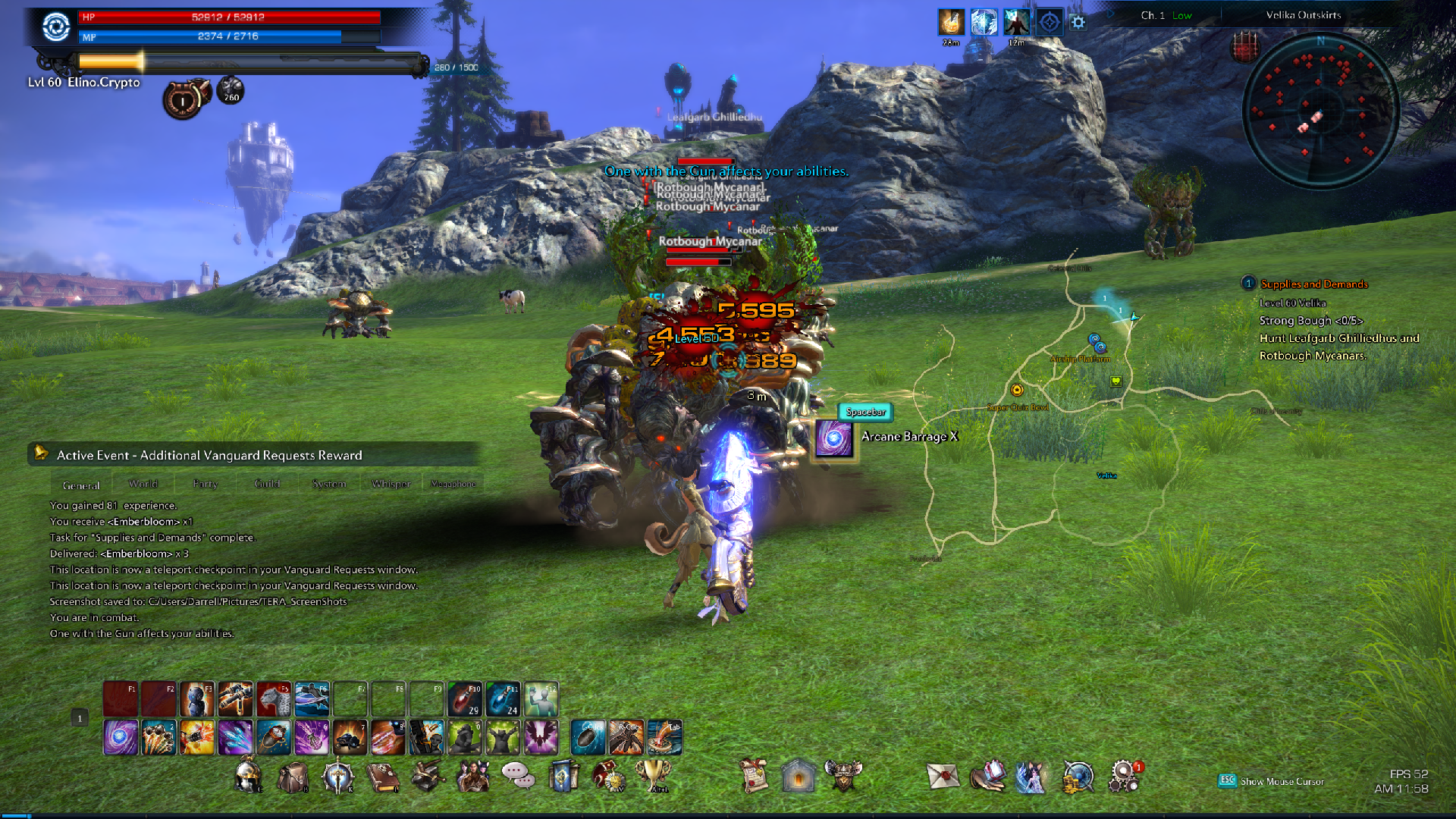Viewport: 1456px width, 819px height.
Task: Open the Active Event Vanguard Requests banner
Action: (x=209, y=455)
